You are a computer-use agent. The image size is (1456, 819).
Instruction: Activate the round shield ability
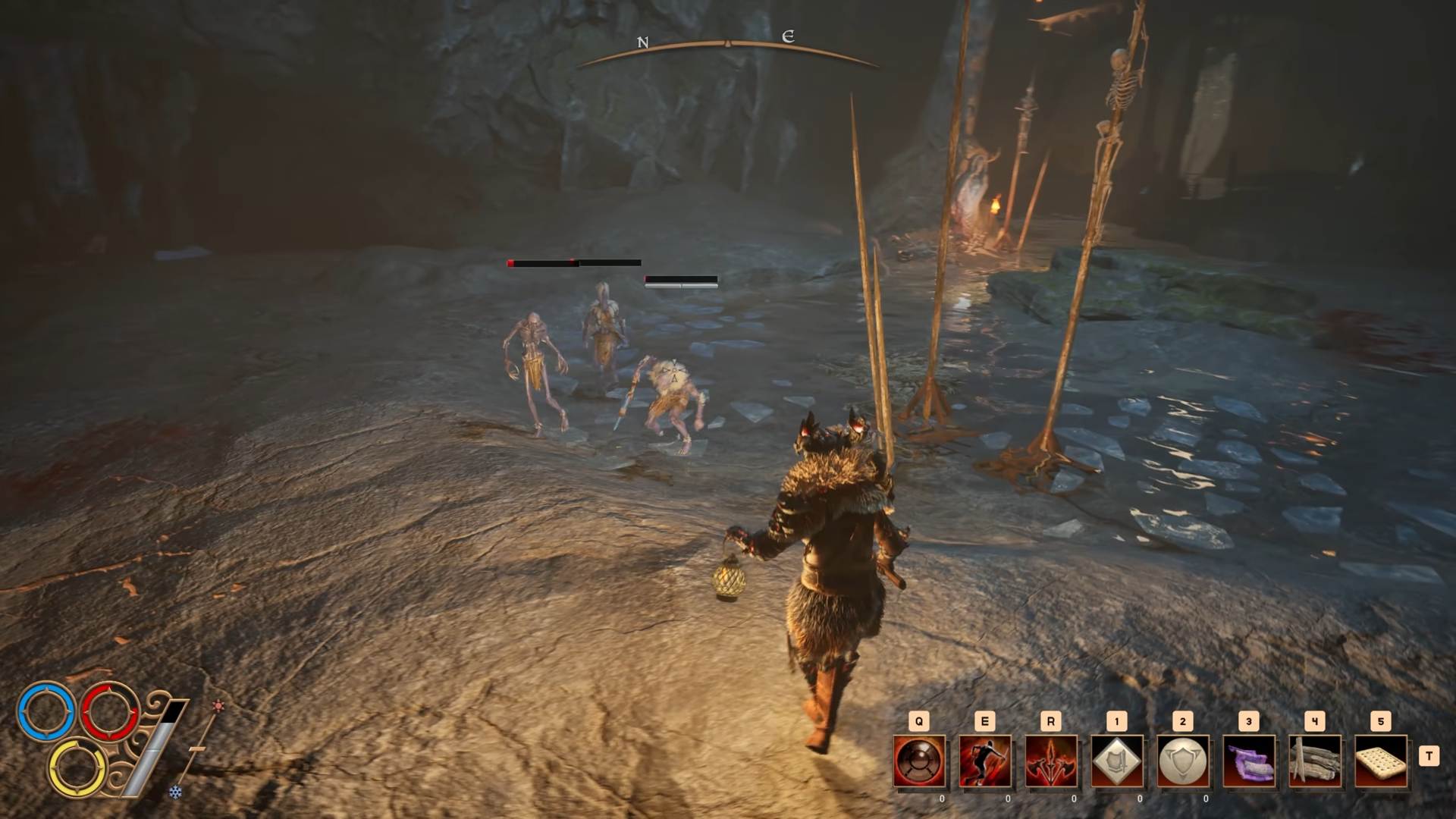[919, 761]
